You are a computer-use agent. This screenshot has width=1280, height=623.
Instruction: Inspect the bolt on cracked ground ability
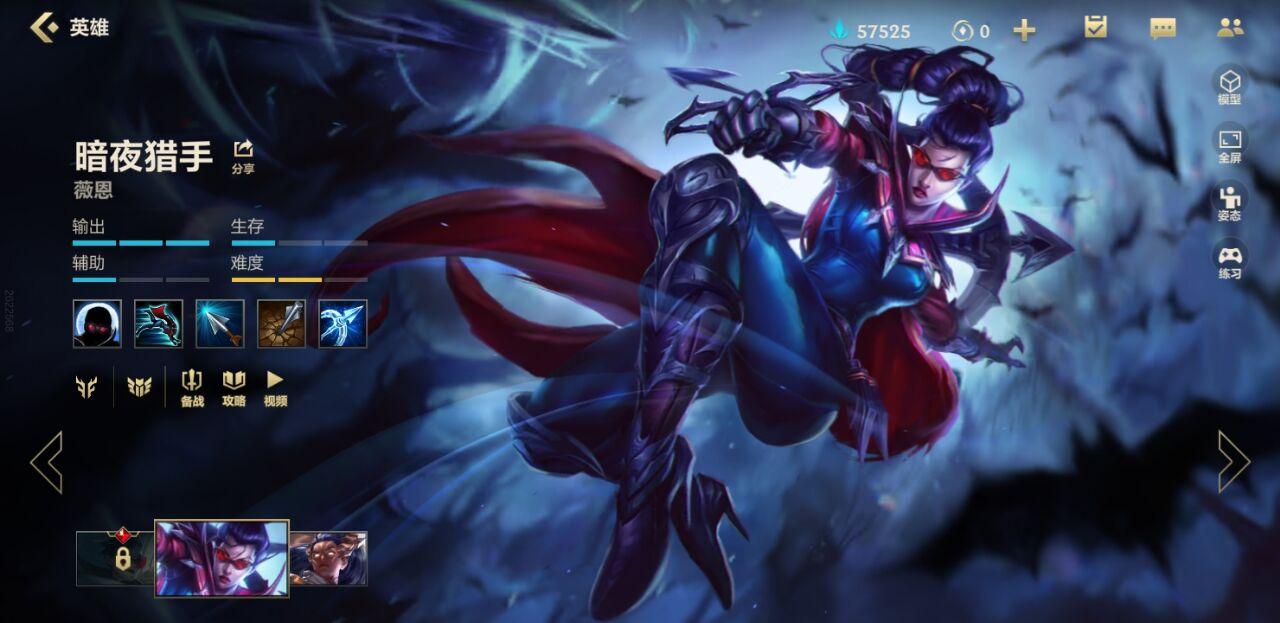(x=282, y=324)
